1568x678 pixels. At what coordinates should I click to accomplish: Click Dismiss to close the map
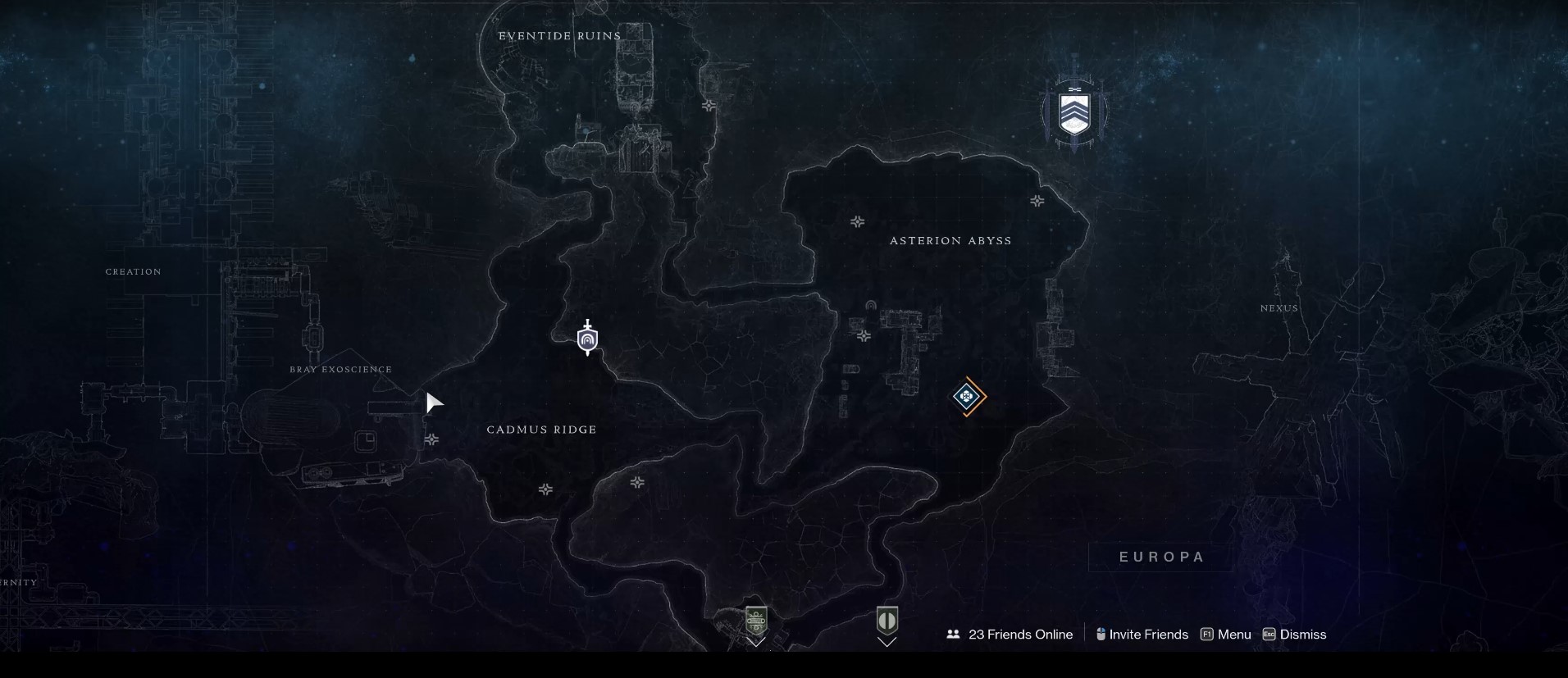click(x=1301, y=634)
